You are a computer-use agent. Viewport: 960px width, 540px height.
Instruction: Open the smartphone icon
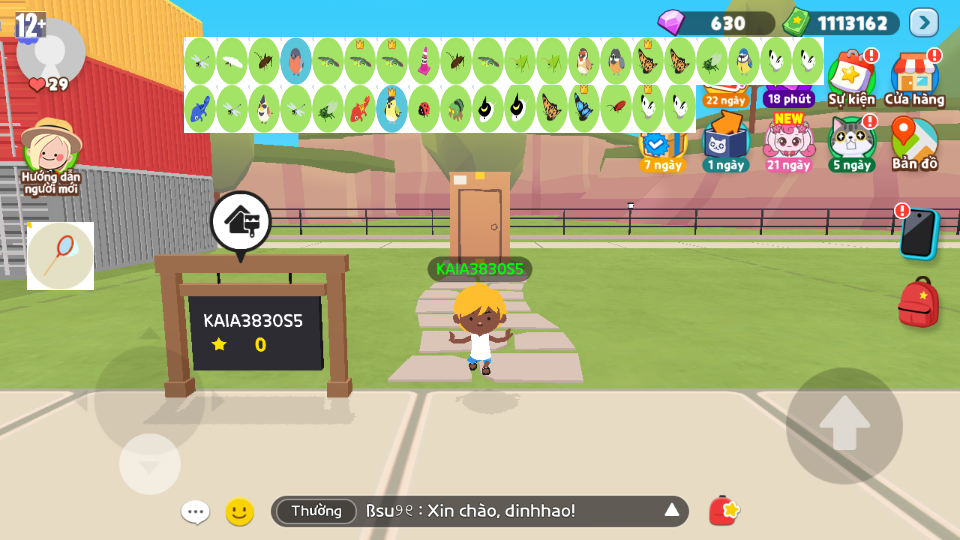(x=917, y=233)
